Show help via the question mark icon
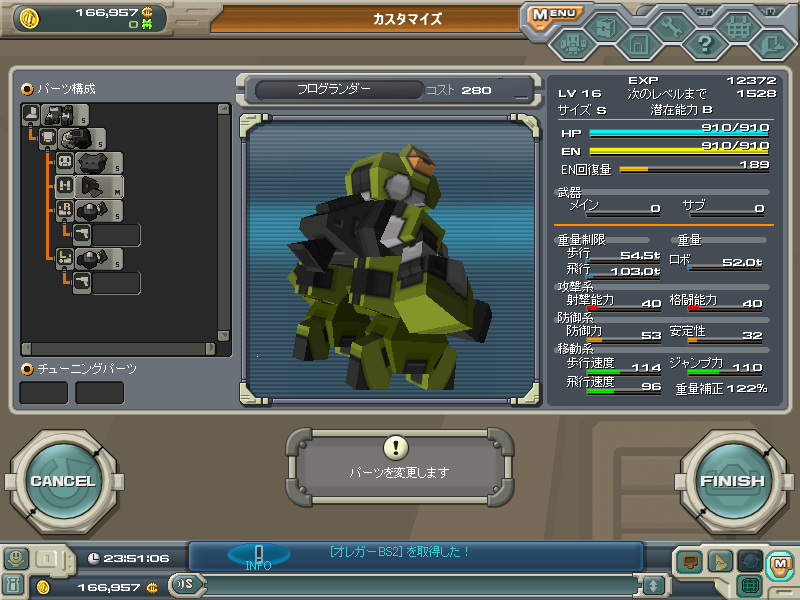 704,44
